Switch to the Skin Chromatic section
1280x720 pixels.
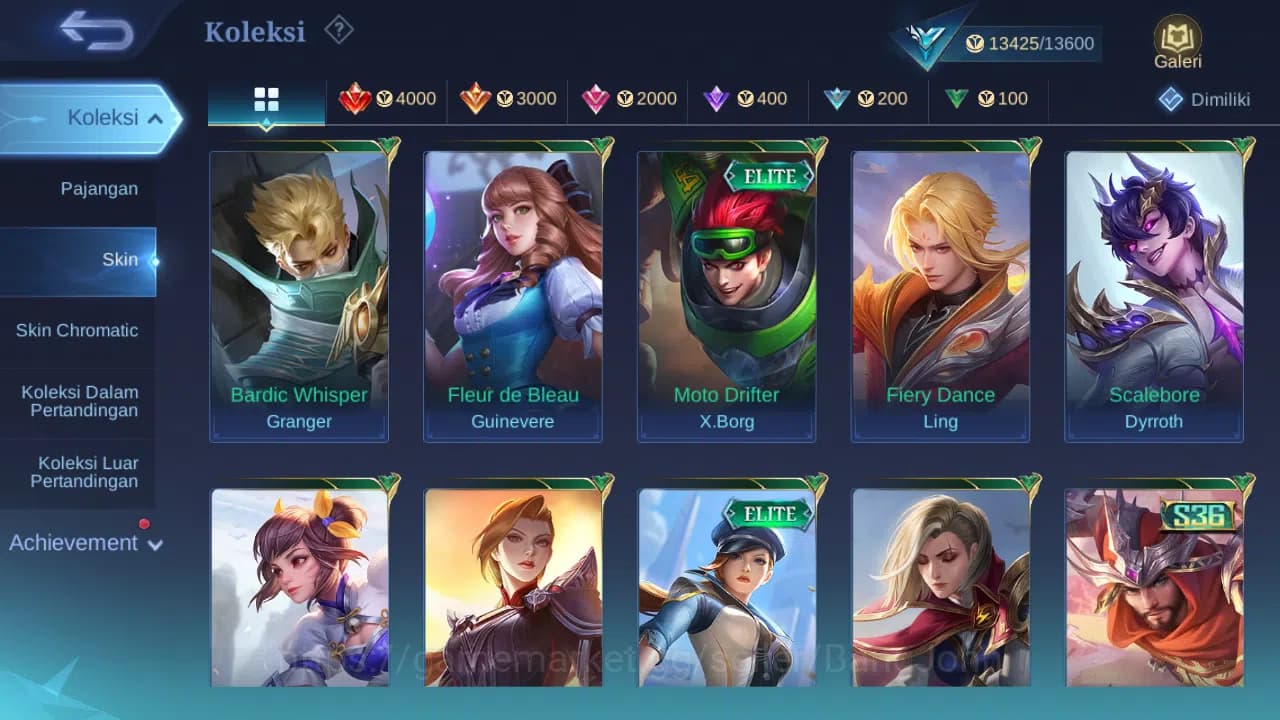[78, 330]
